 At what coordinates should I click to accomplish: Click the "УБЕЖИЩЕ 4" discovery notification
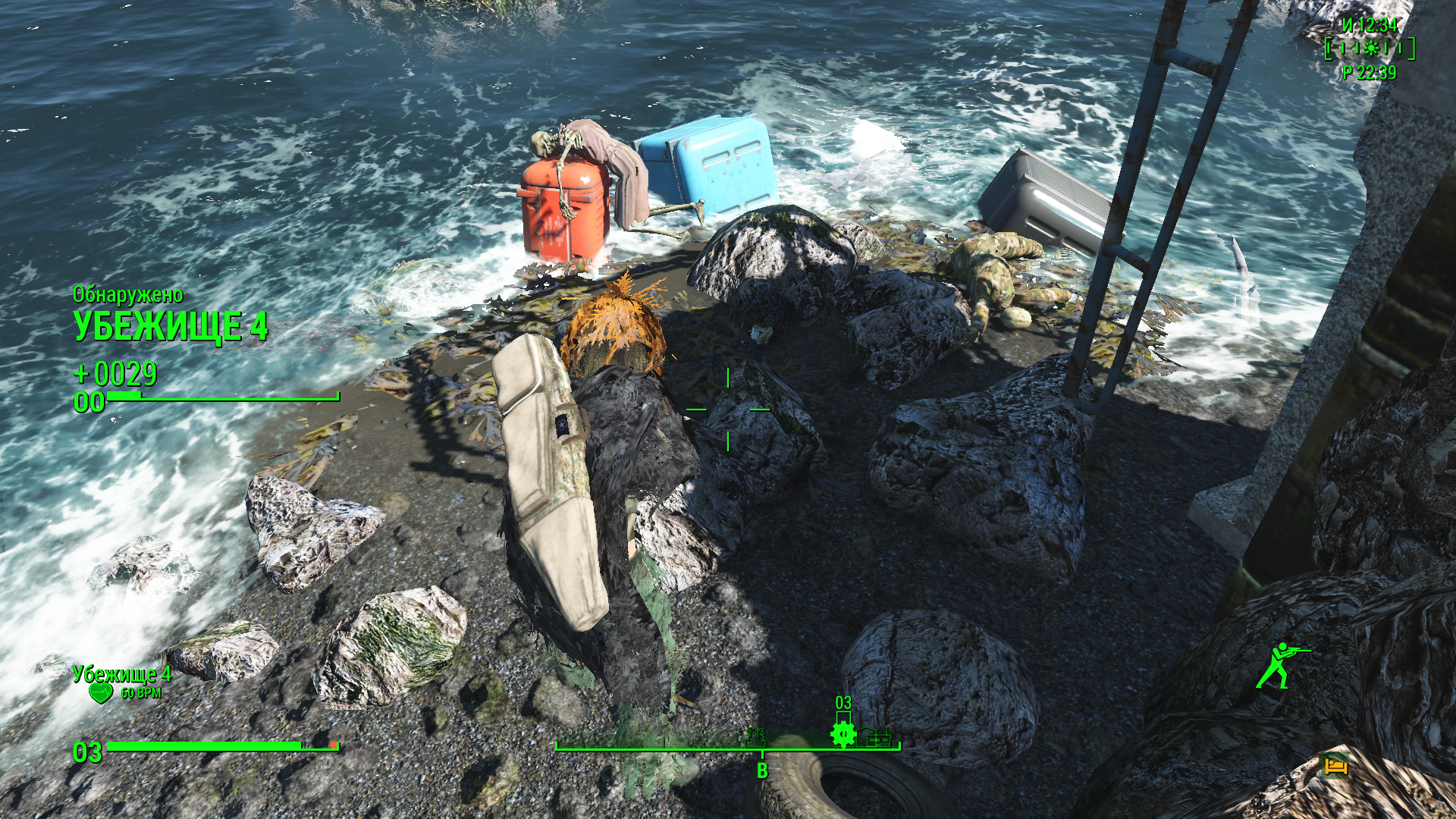(171, 326)
